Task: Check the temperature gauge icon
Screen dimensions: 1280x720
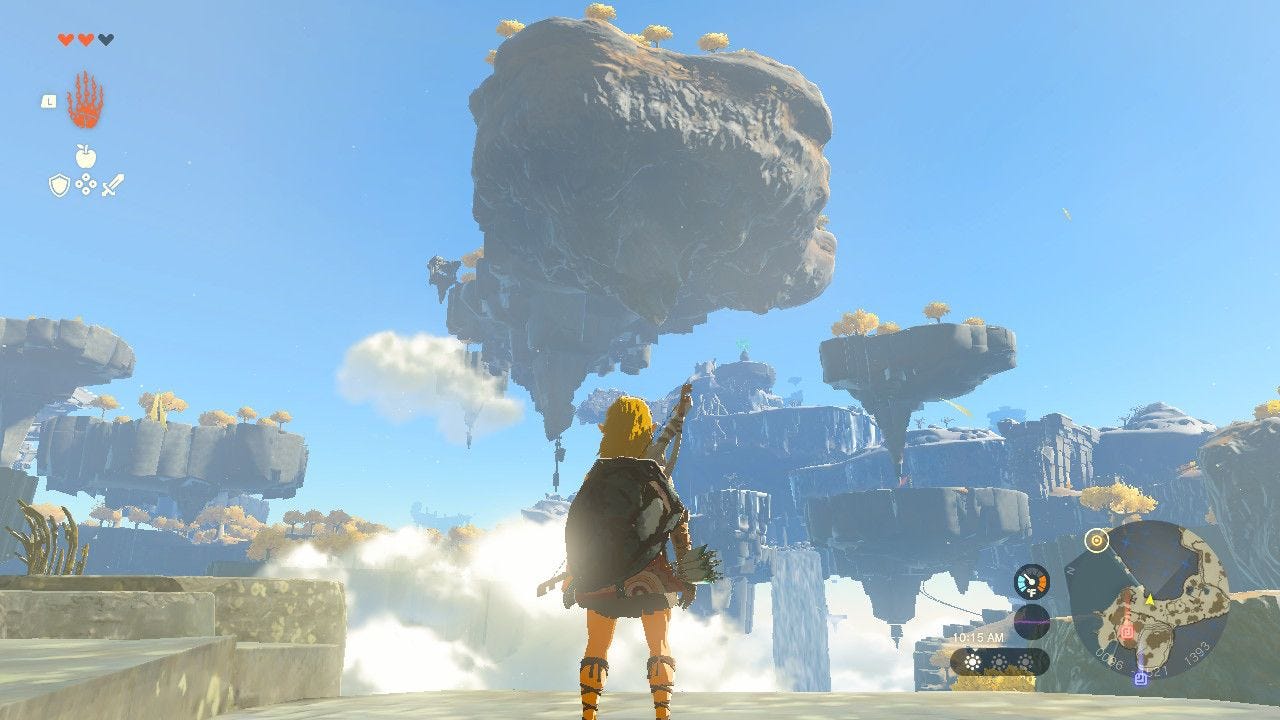Action: (1031, 582)
